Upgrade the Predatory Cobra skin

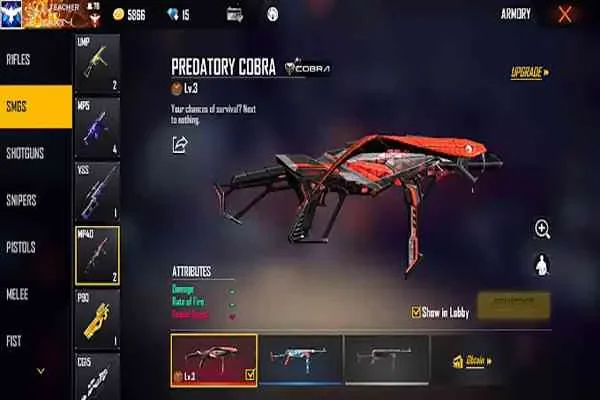click(x=529, y=73)
